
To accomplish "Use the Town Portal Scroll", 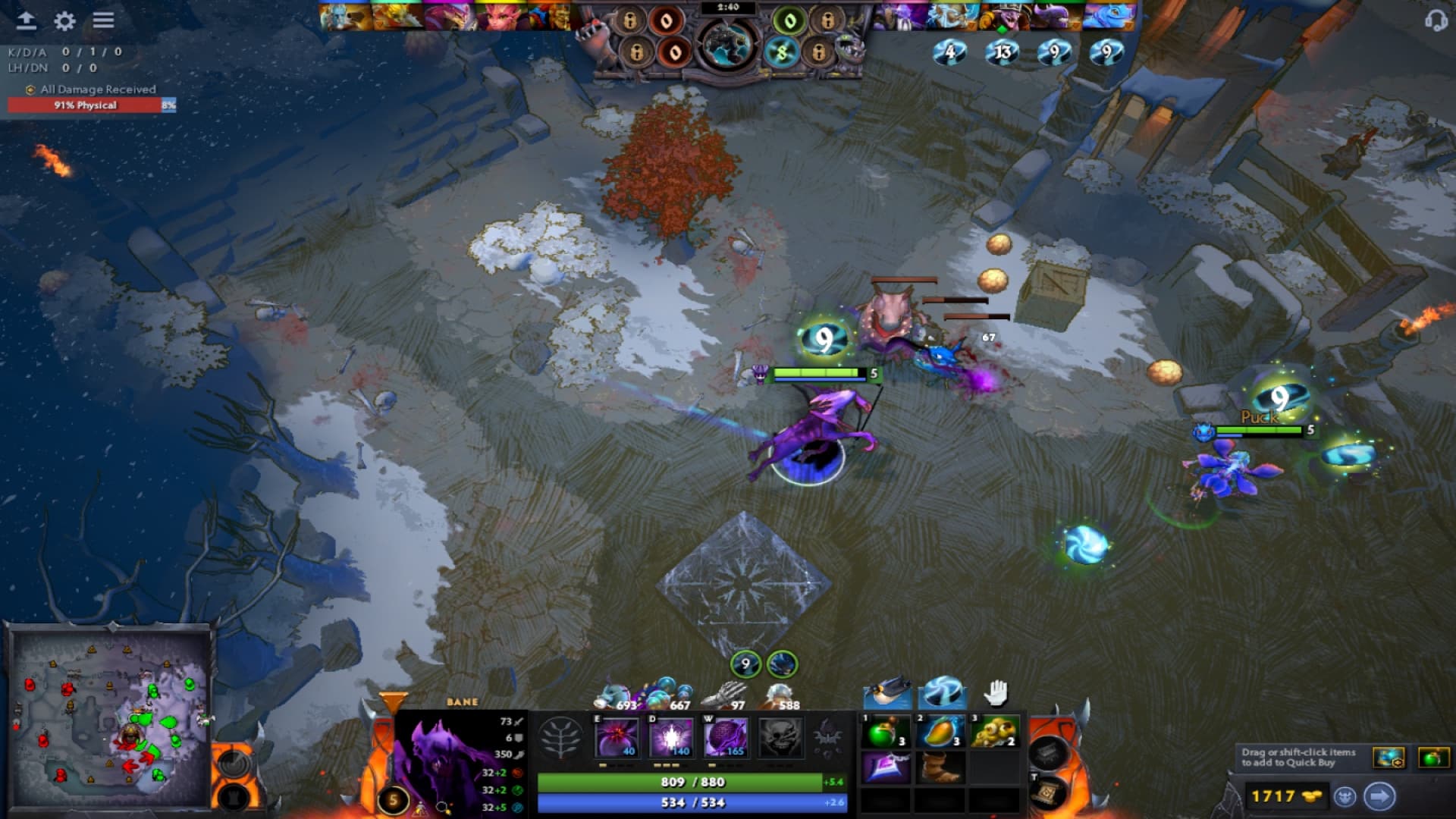I will click(x=1047, y=792).
